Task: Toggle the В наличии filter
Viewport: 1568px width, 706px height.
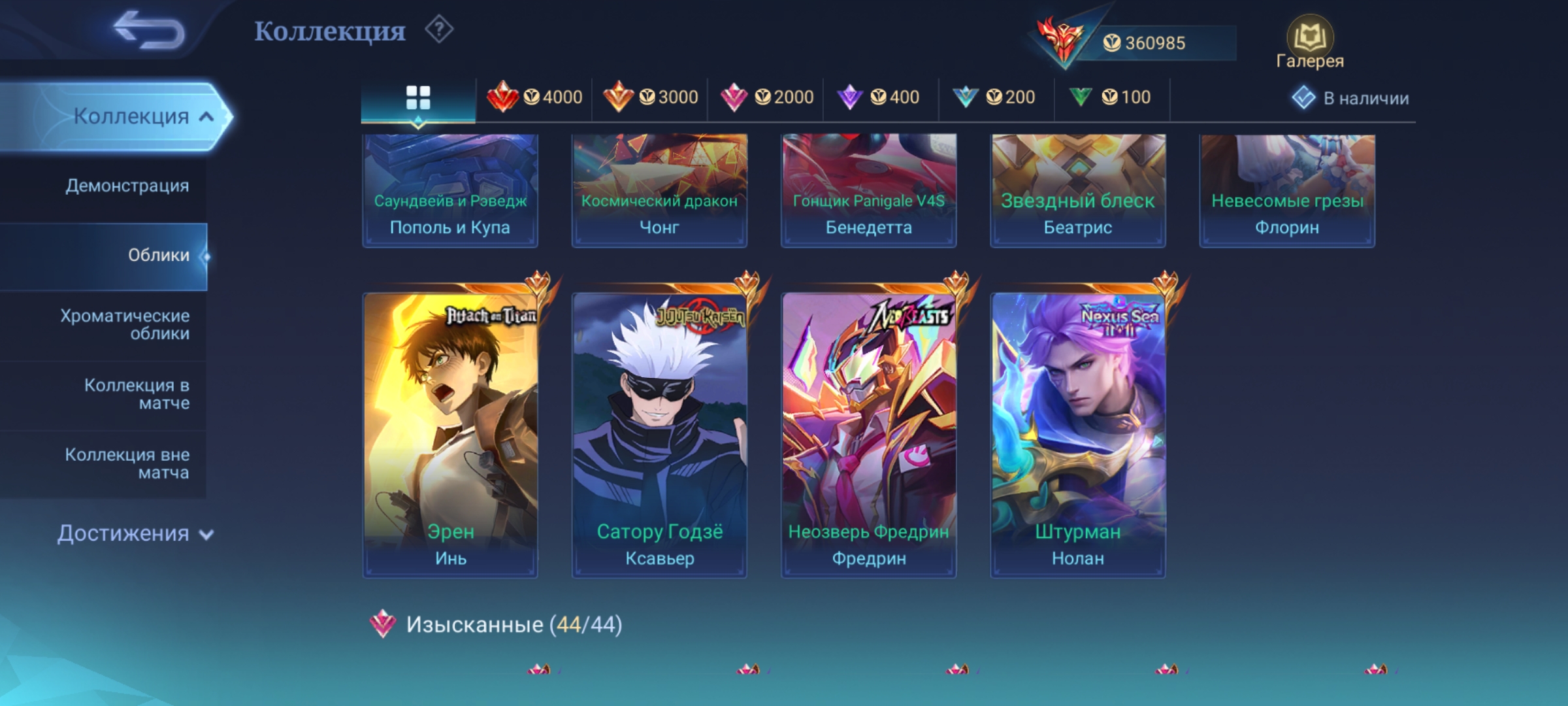Action: point(1351,98)
